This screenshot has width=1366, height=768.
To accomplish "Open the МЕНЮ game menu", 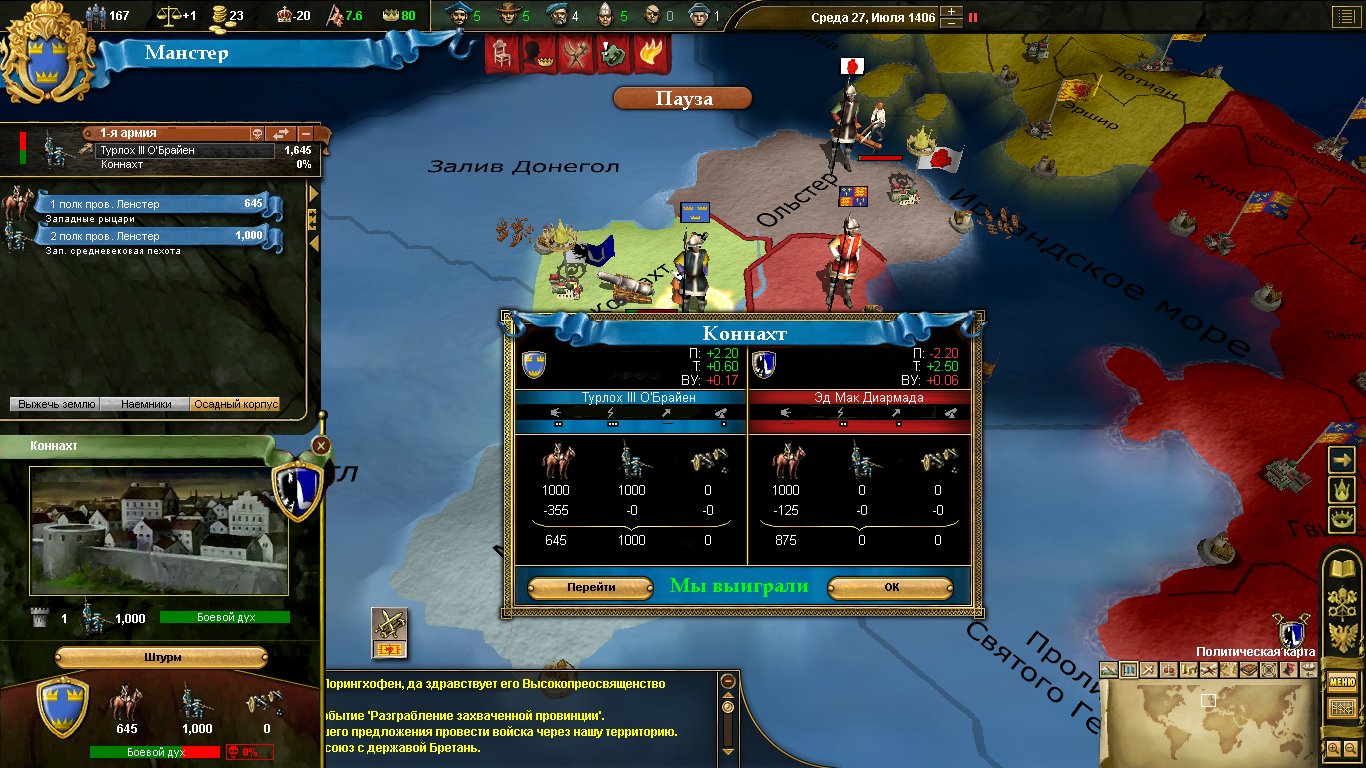I will (x=1341, y=683).
